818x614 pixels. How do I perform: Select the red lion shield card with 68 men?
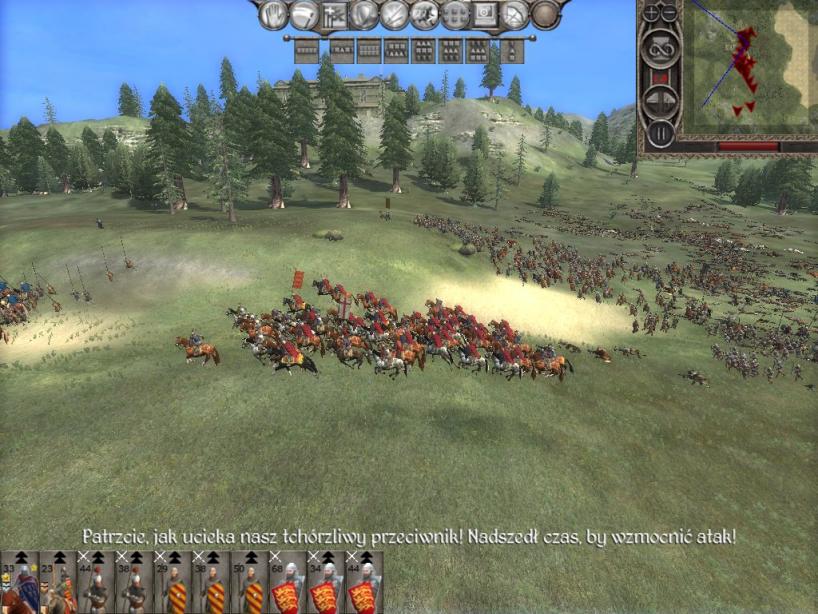287,584
